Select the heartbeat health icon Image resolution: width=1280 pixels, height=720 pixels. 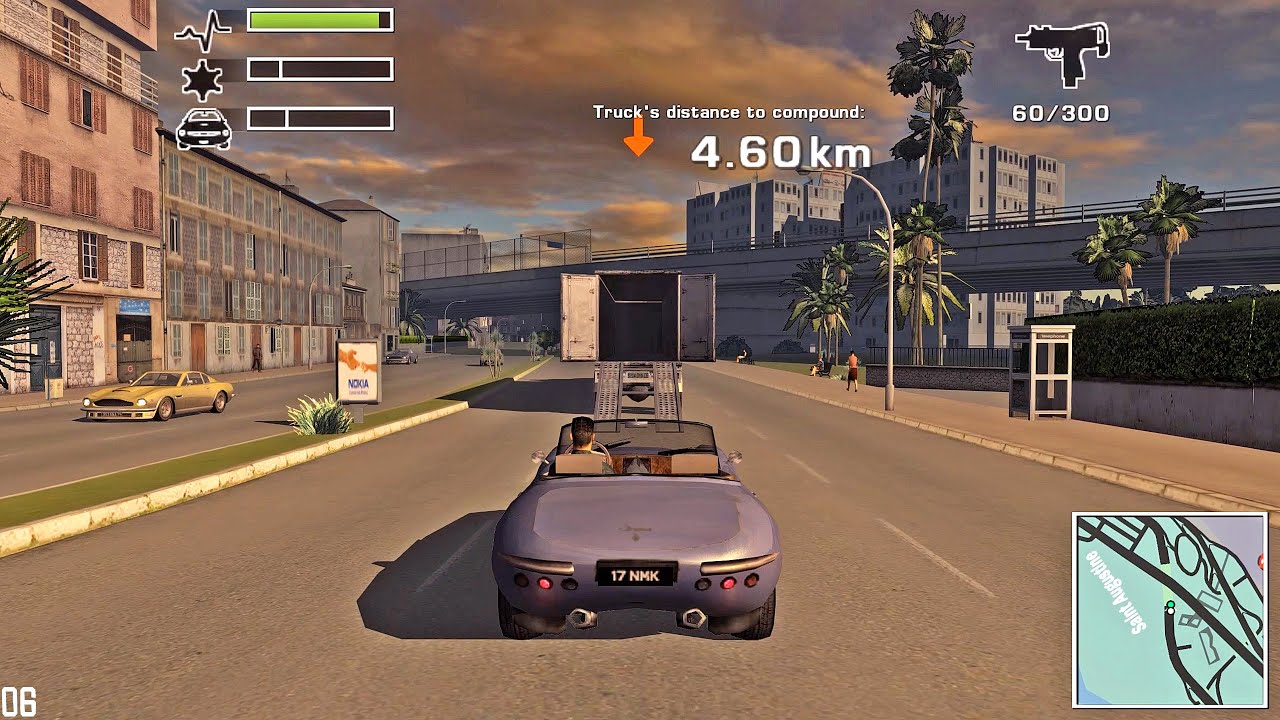[x=203, y=31]
